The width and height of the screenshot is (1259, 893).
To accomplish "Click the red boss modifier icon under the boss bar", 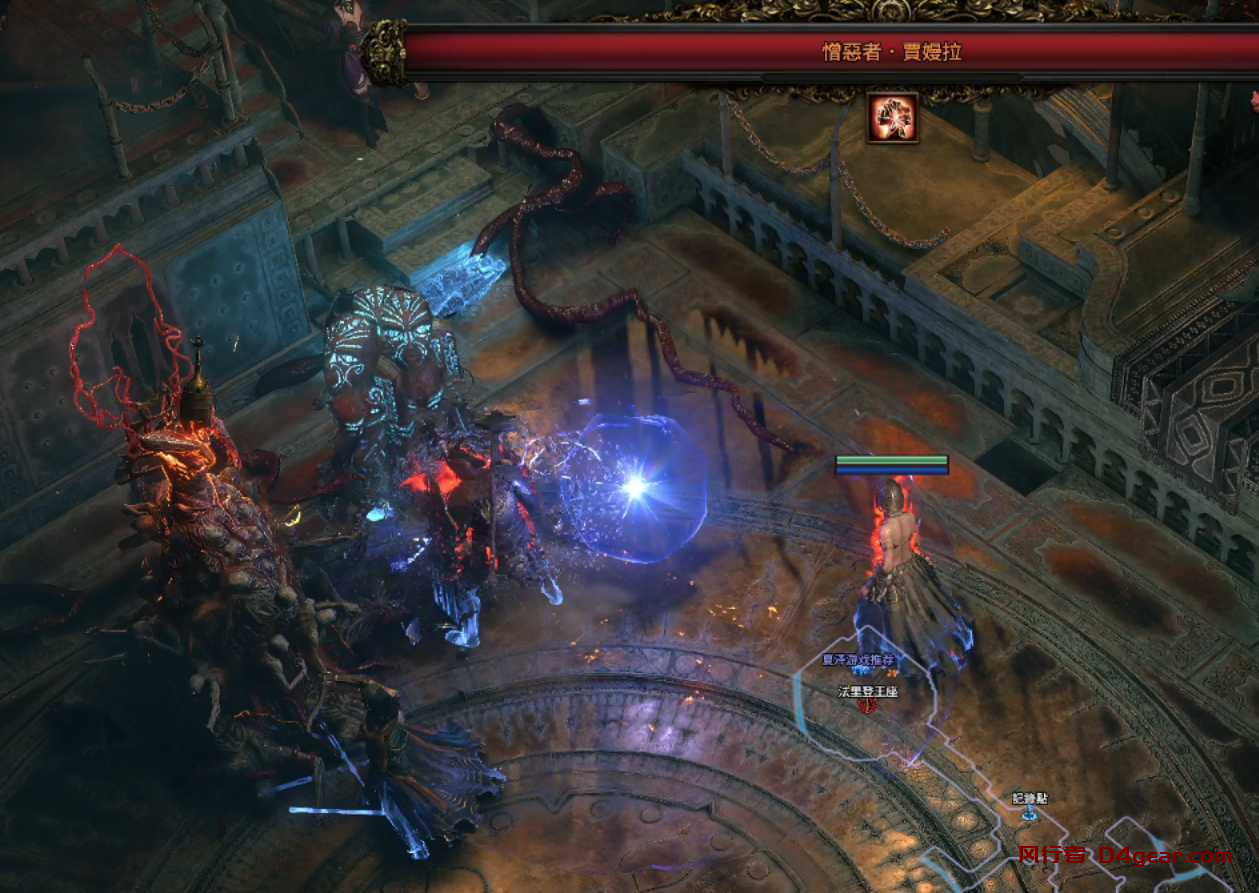I will click(x=892, y=118).
